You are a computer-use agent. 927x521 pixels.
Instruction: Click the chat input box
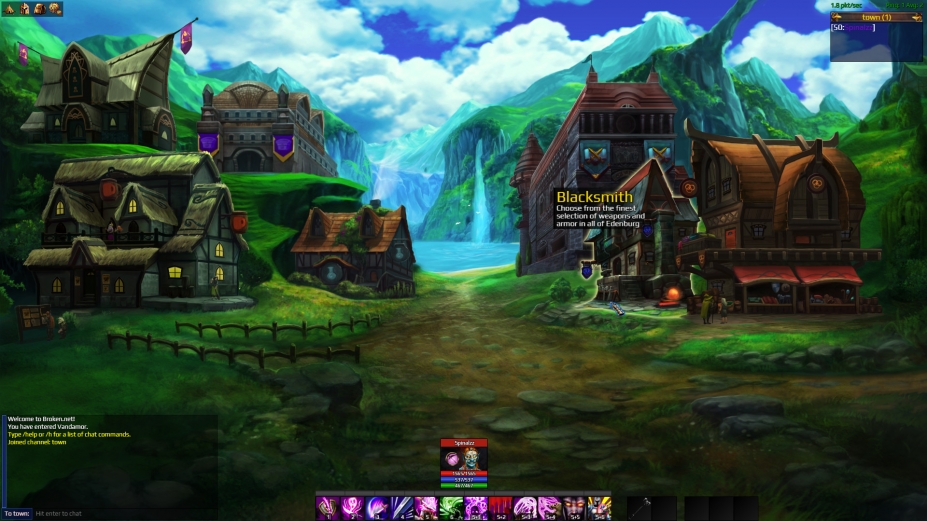coord(120,513)
